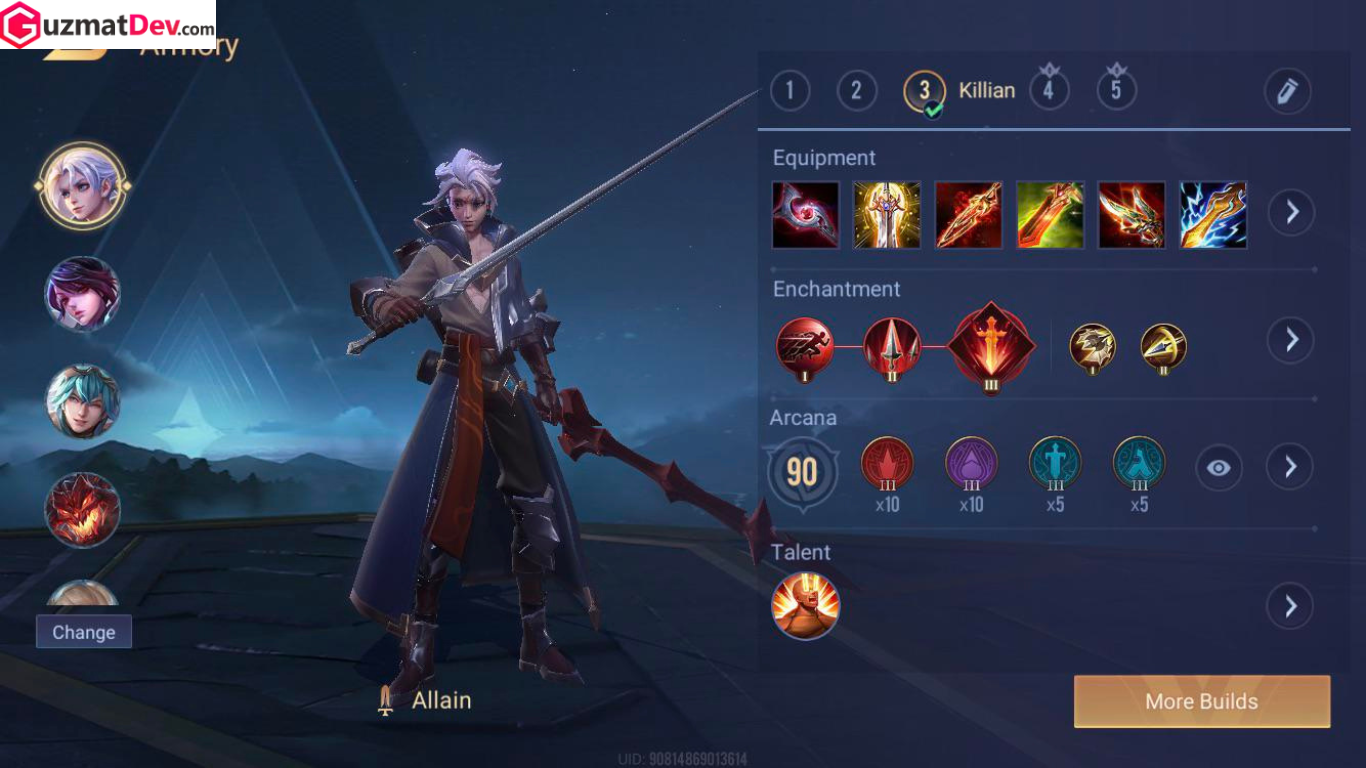The image size is (1366, 768).
Task: Choose the purple-haired hero portrait
Action: point(82,294)
